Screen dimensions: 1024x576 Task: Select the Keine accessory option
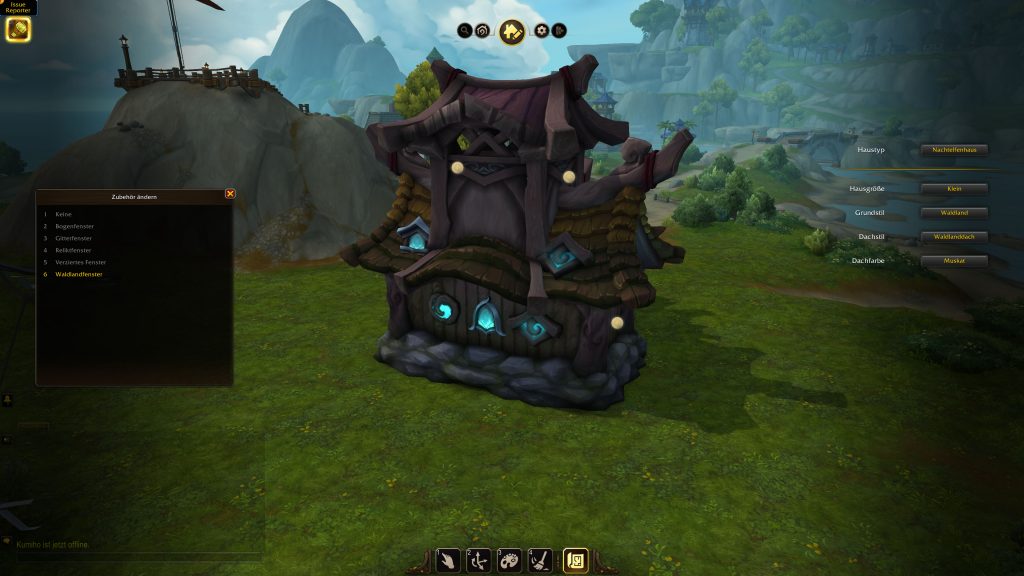[63, 214]
